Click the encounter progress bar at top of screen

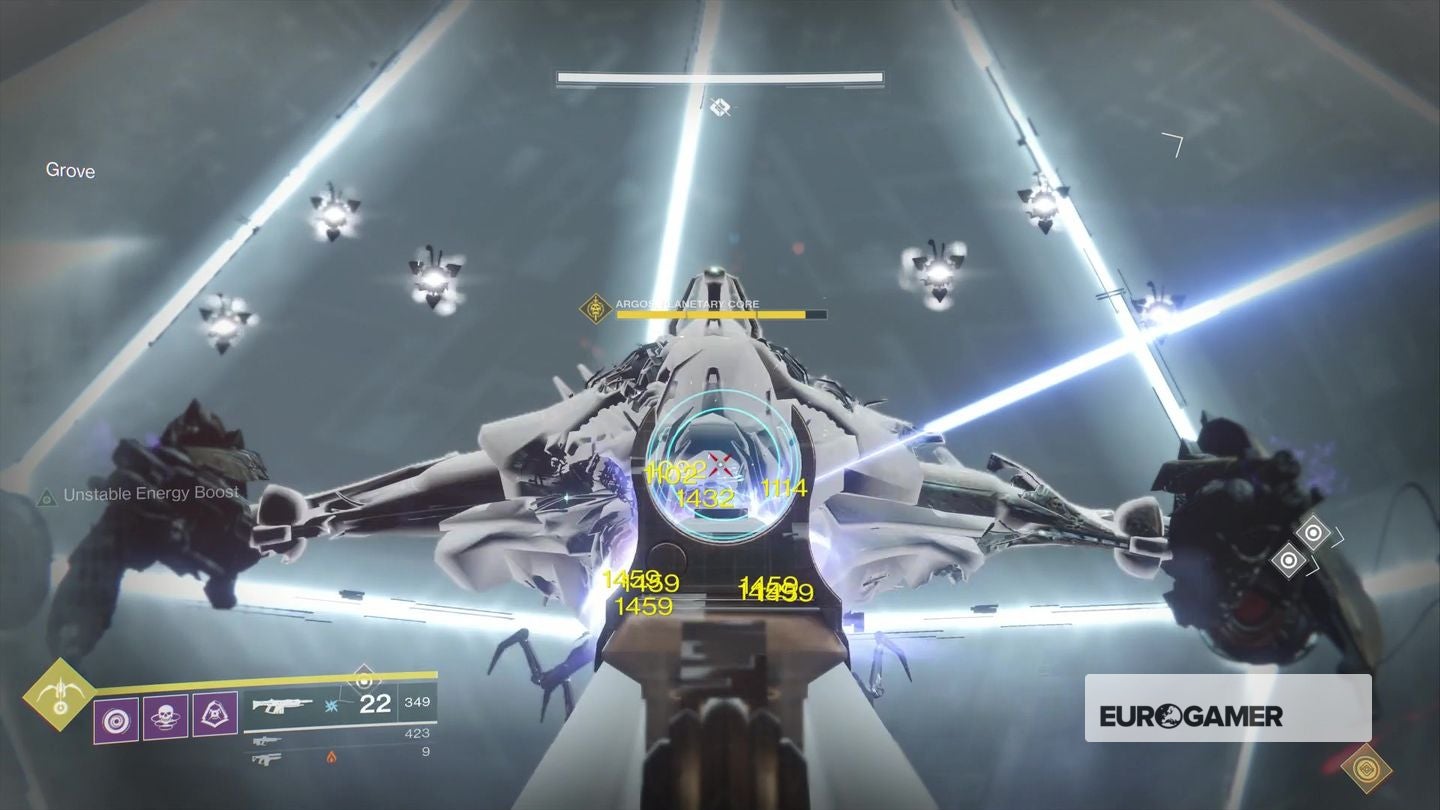tap(718, 75)
